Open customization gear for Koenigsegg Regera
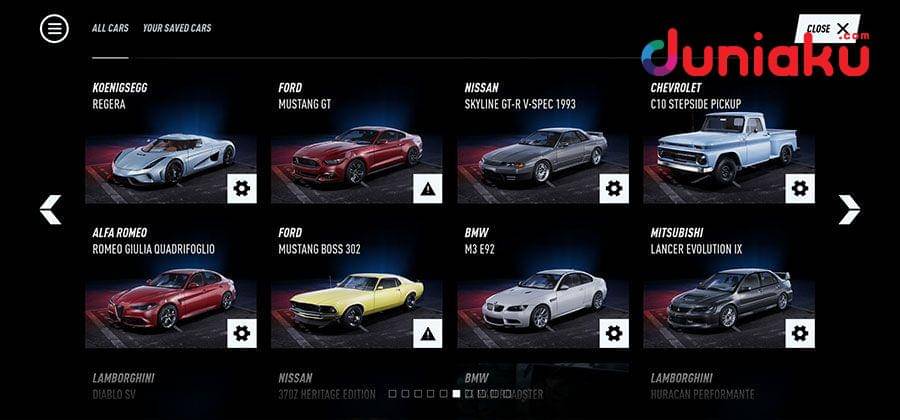Image resolution: width=900 pixels, height=420 pixels. [x=241, y=188]
